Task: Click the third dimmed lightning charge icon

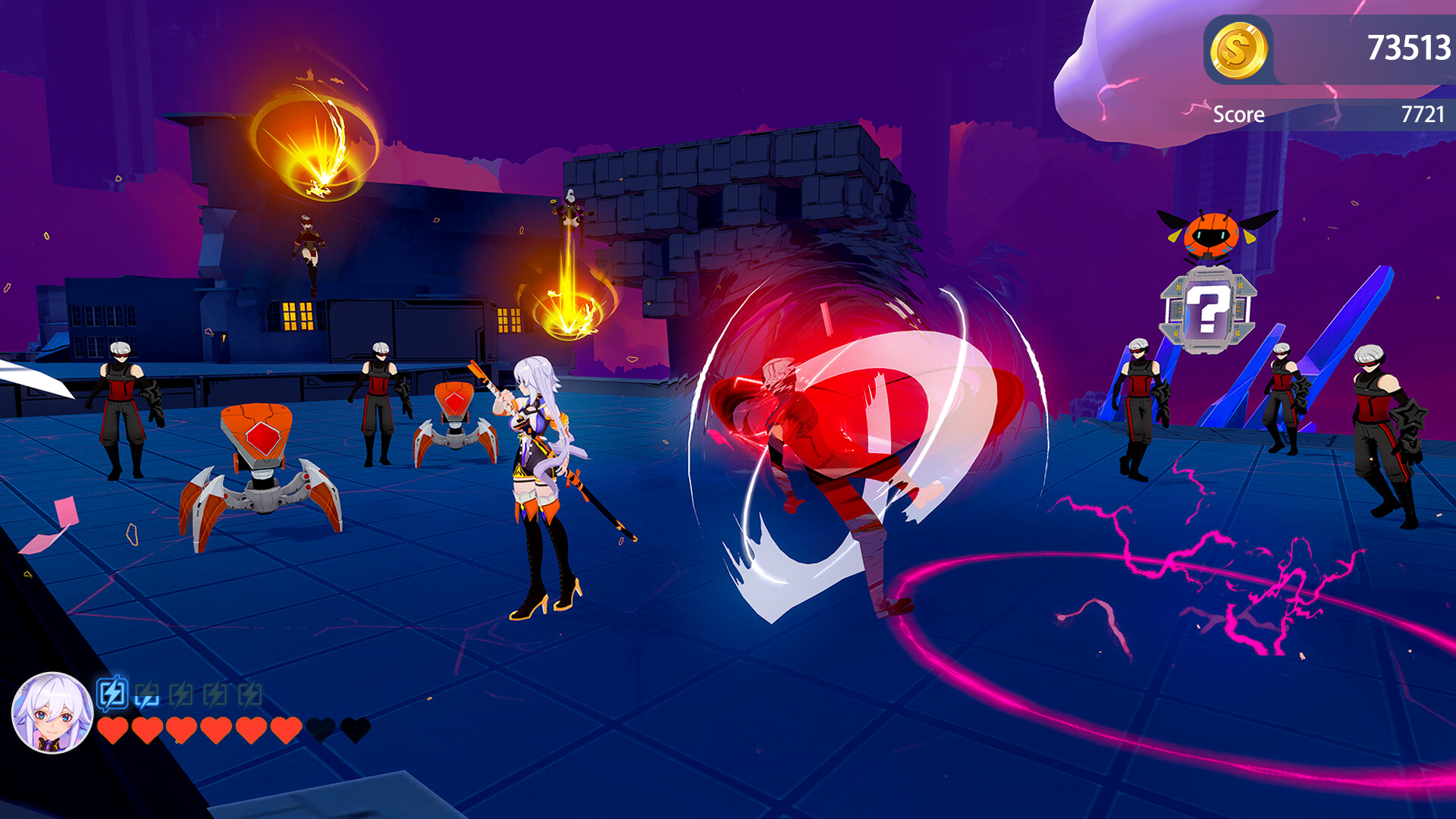Action: pos(180,692)
